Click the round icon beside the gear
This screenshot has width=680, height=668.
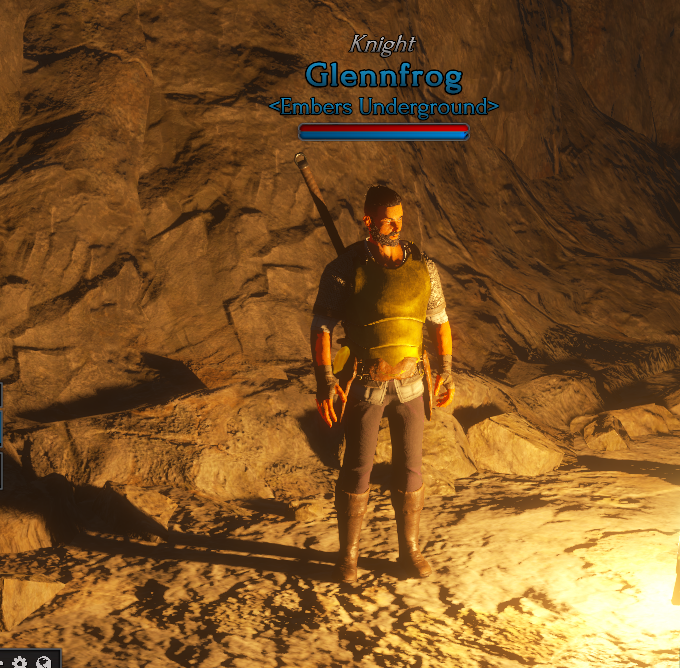point(43,661)
